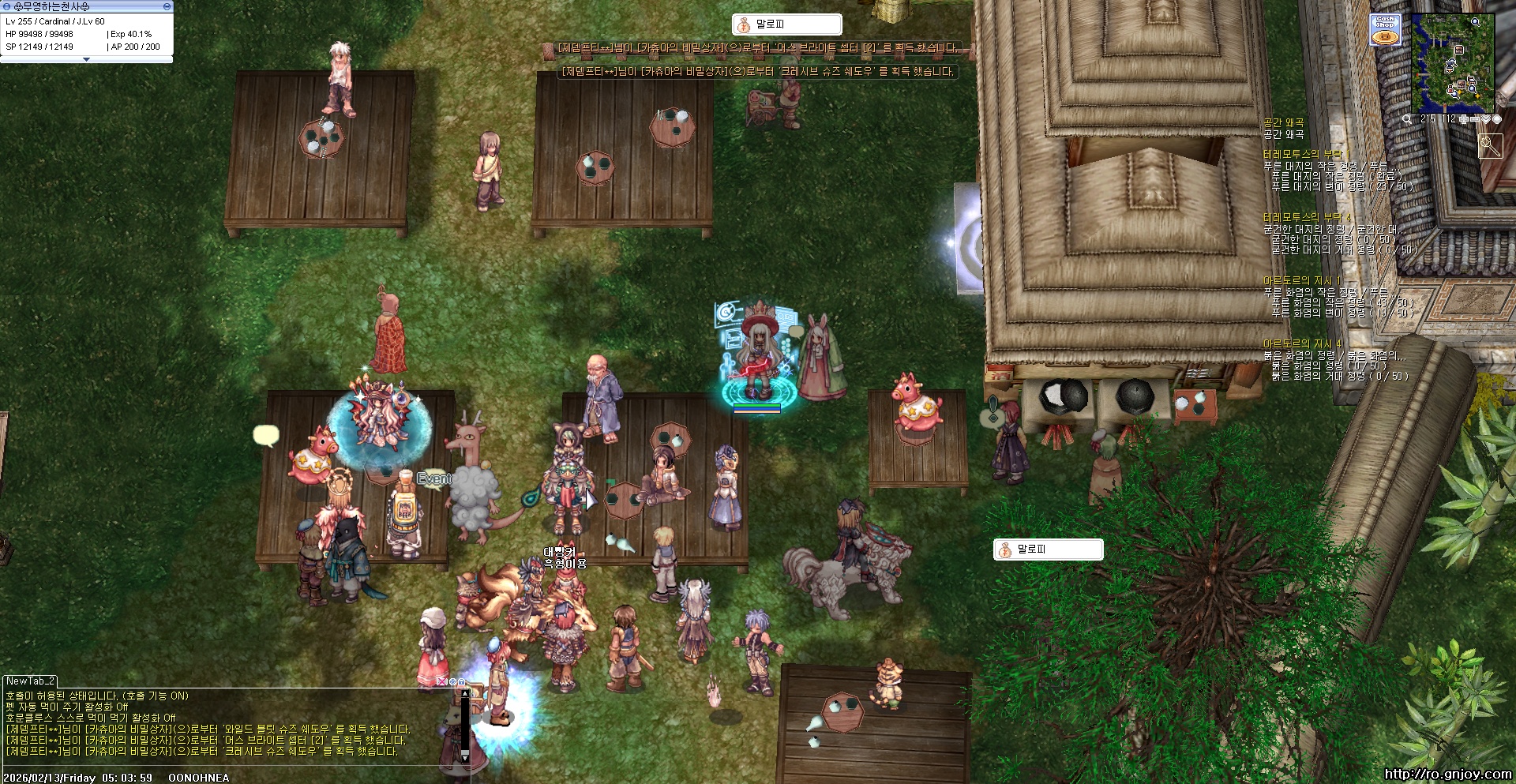Open the Cash Shop

1386,29
